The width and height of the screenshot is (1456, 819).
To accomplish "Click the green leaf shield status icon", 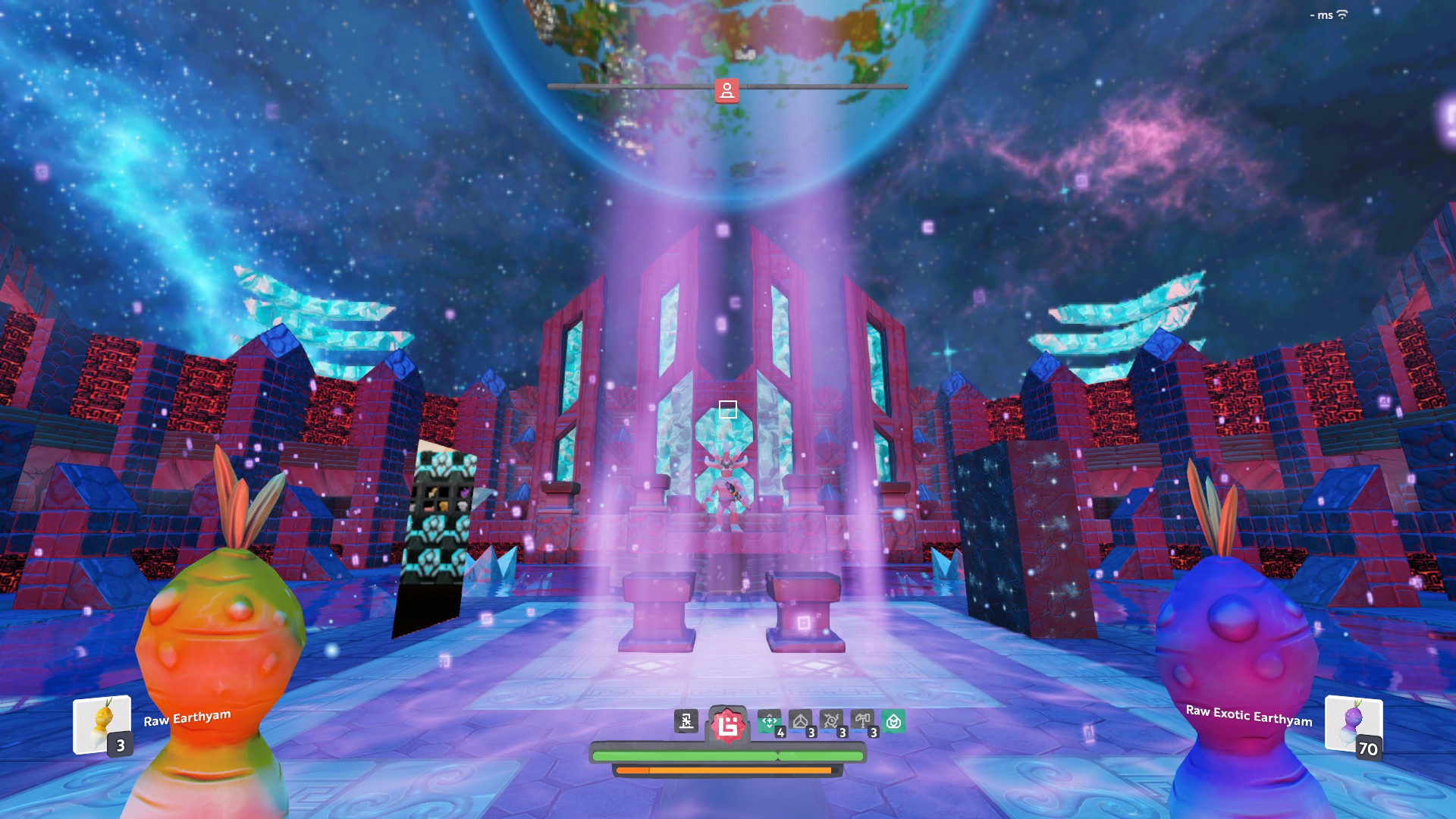I will coord(893,721).
